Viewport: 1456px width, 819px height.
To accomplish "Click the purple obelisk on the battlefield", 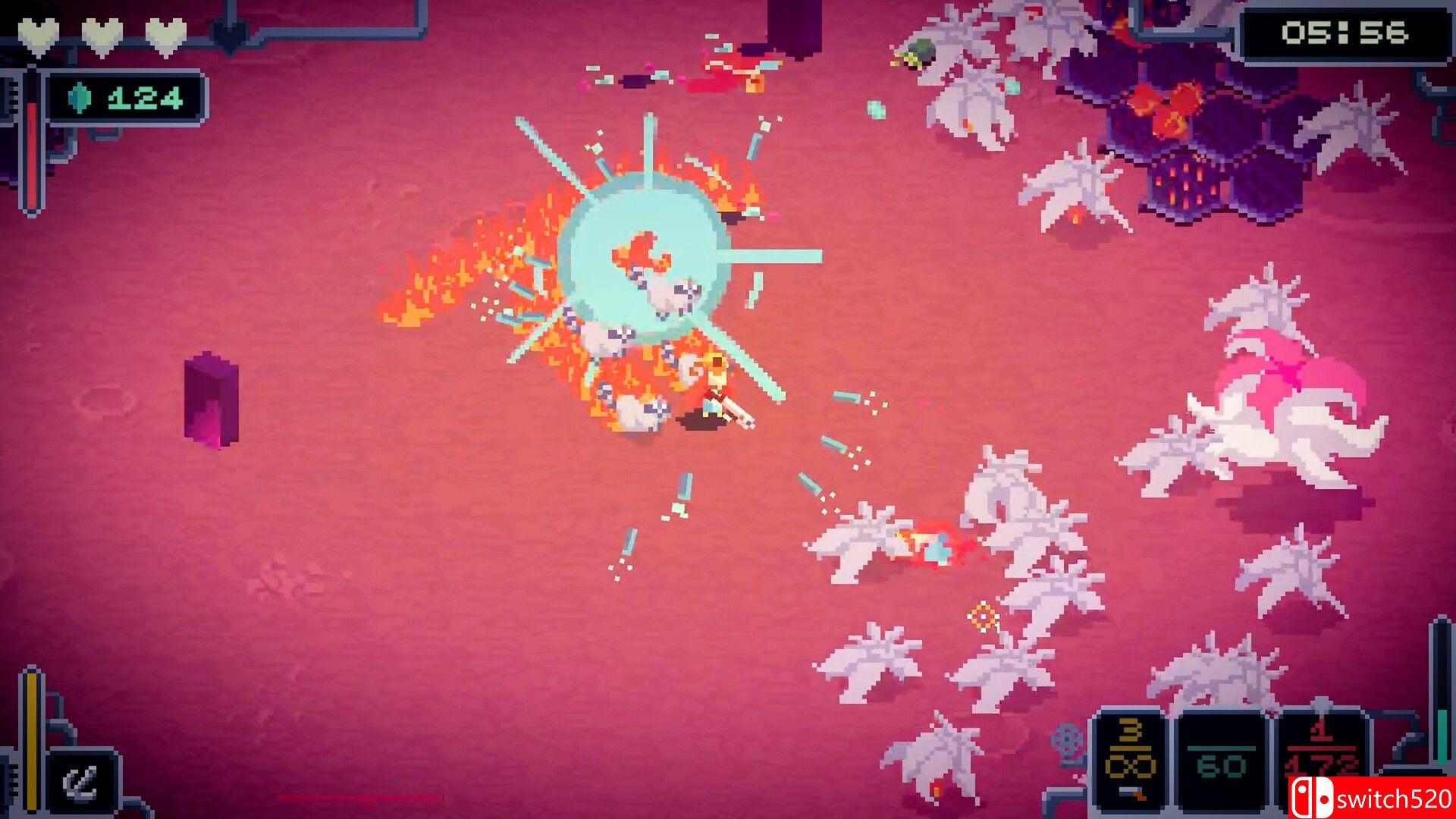I will coord(211,398).
